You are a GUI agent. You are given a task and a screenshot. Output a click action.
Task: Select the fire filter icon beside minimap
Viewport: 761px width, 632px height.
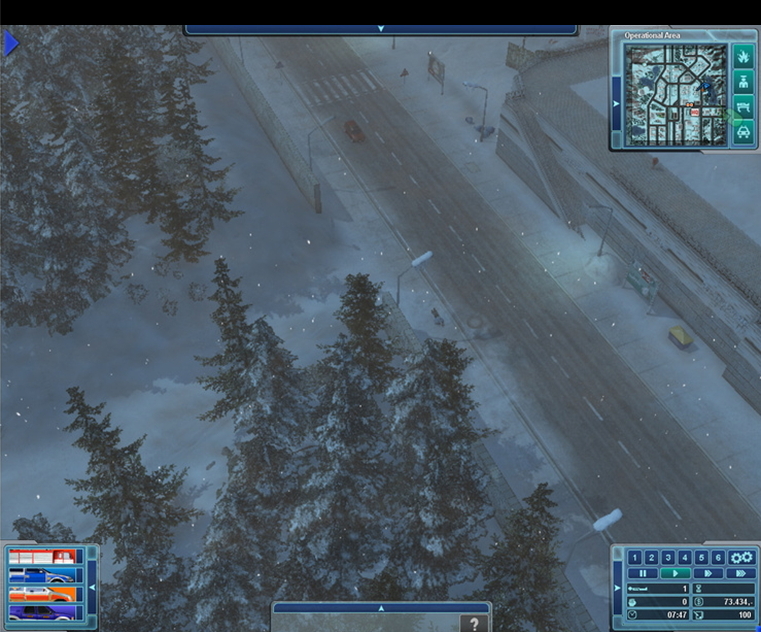(743, 56)
